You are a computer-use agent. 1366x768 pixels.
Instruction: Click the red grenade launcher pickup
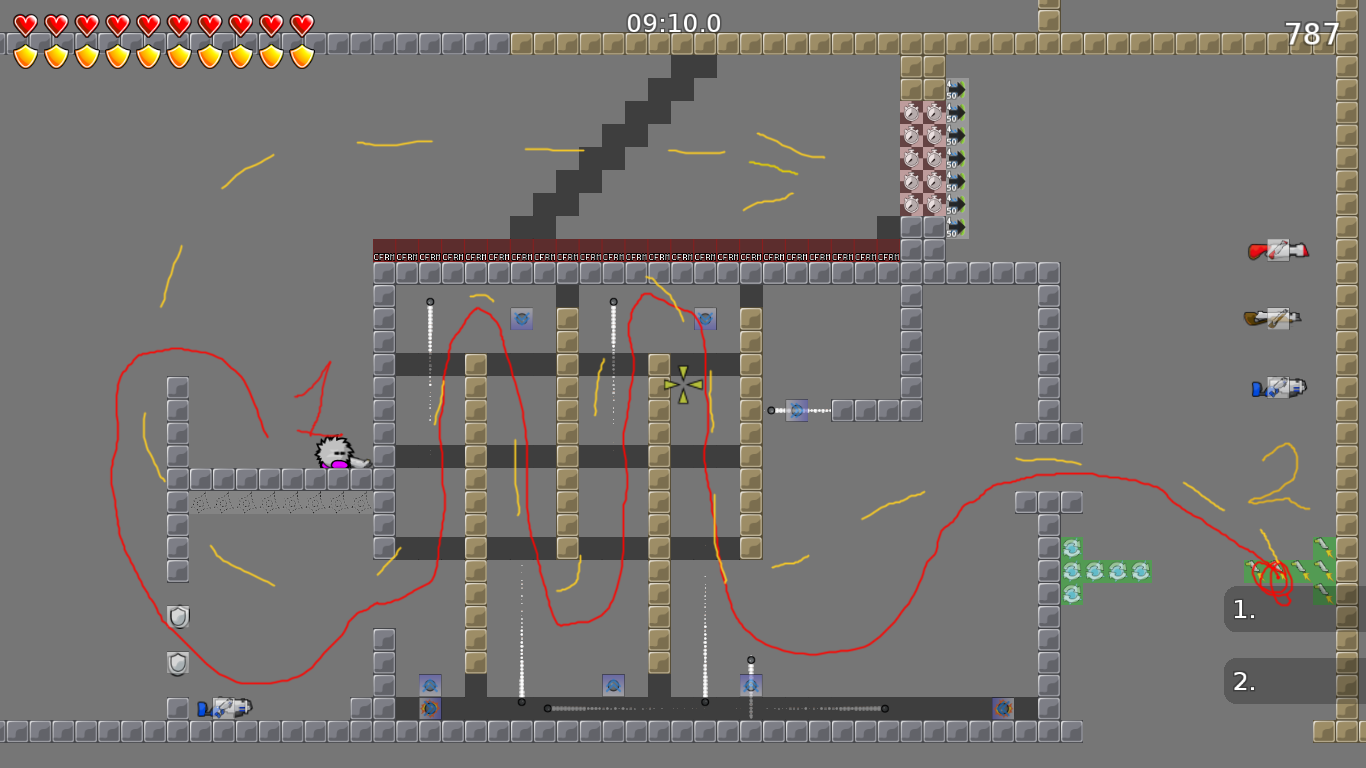tap(1276, 250)
